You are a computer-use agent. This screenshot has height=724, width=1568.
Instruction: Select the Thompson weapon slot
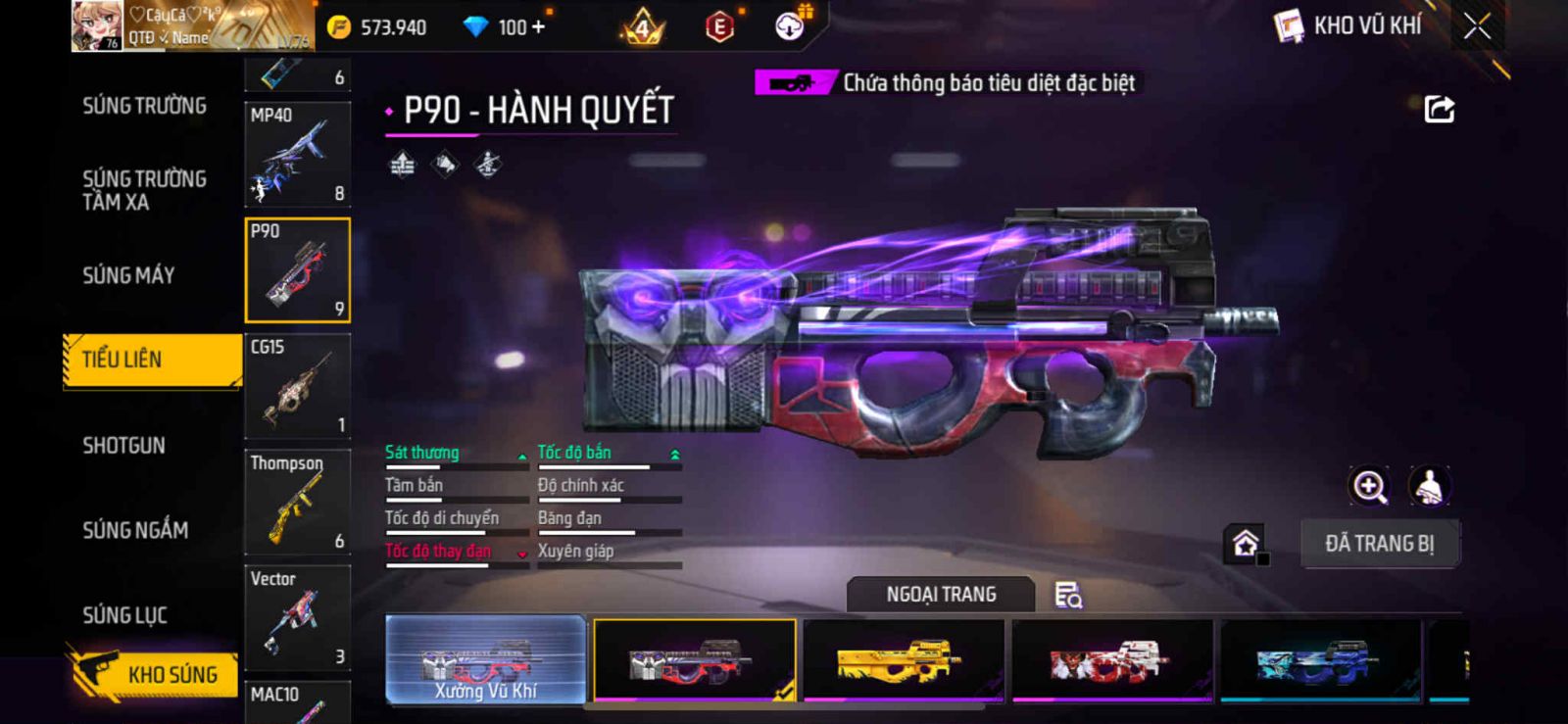pyautogui.click(x=297, y=502)
